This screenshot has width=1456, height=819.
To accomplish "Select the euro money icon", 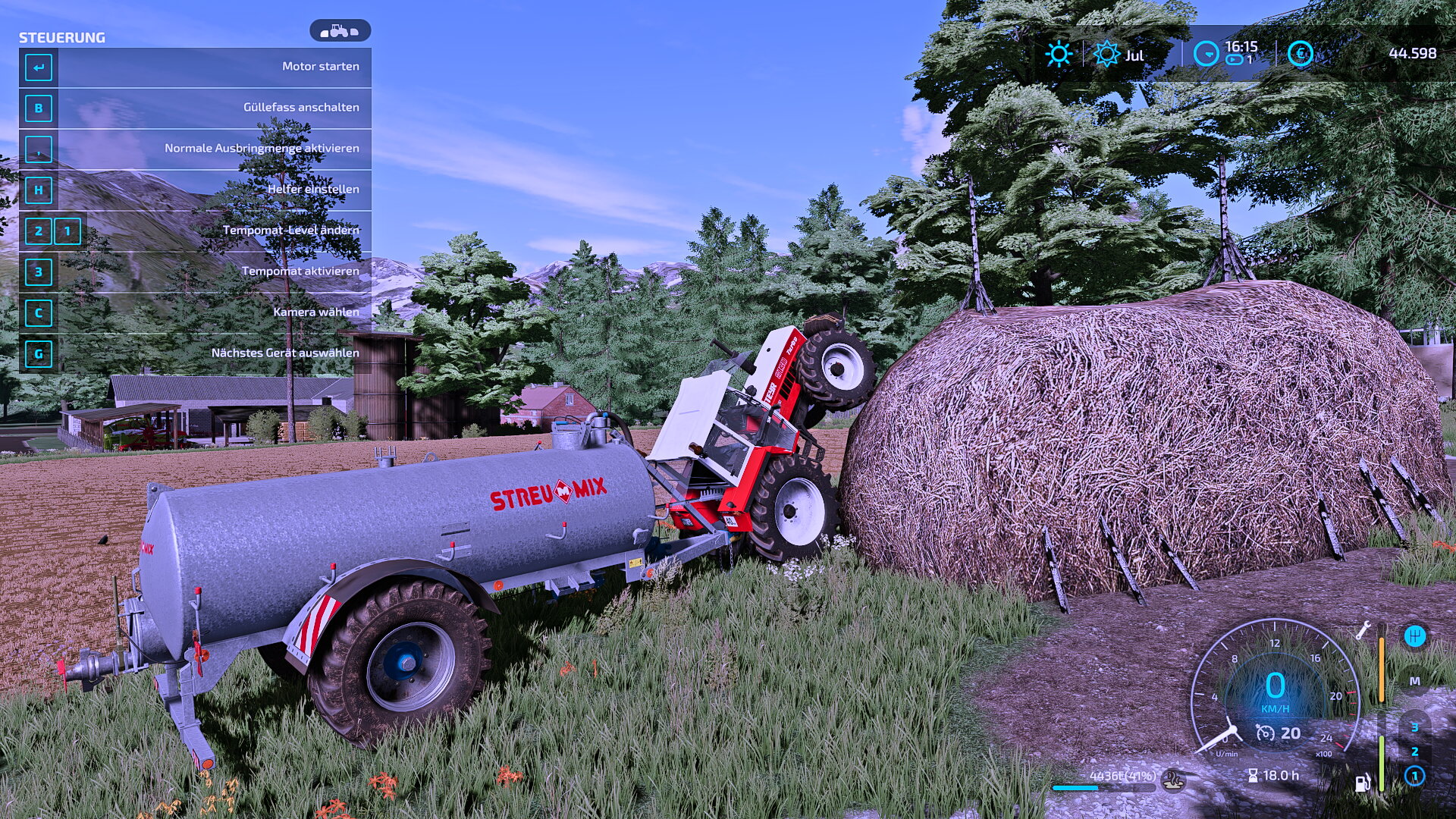I will pos(1300,54).
